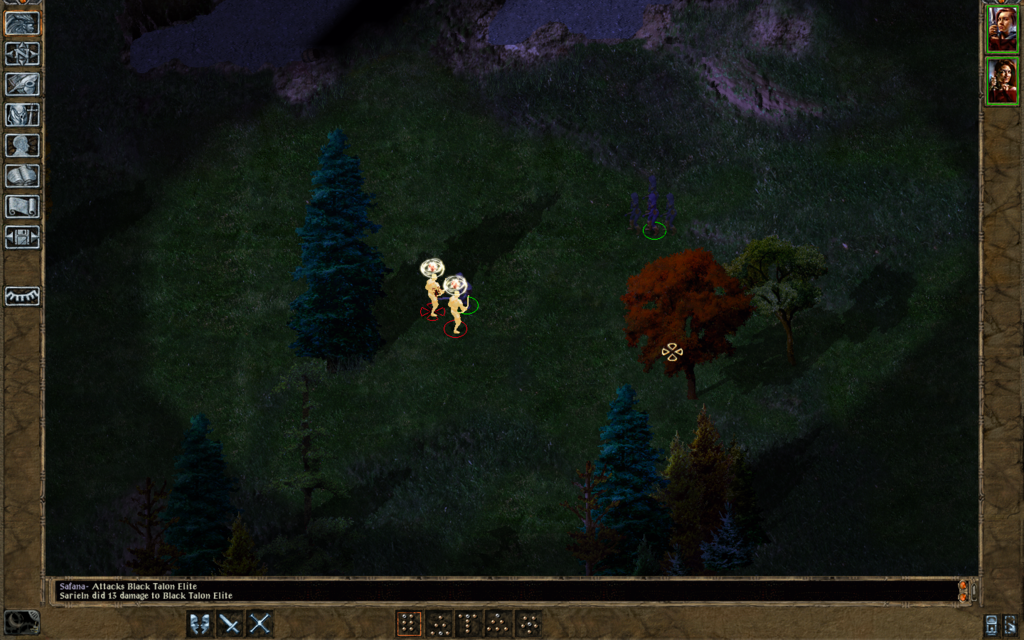
Task: Select the top party member portrait
Action: tap(1002, 28)
